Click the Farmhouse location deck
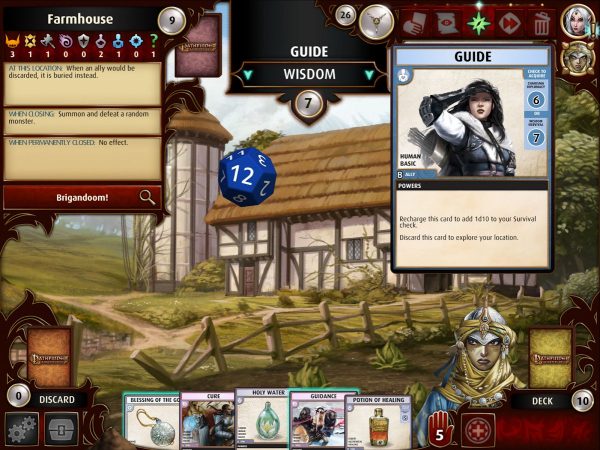 coord(197,46)
